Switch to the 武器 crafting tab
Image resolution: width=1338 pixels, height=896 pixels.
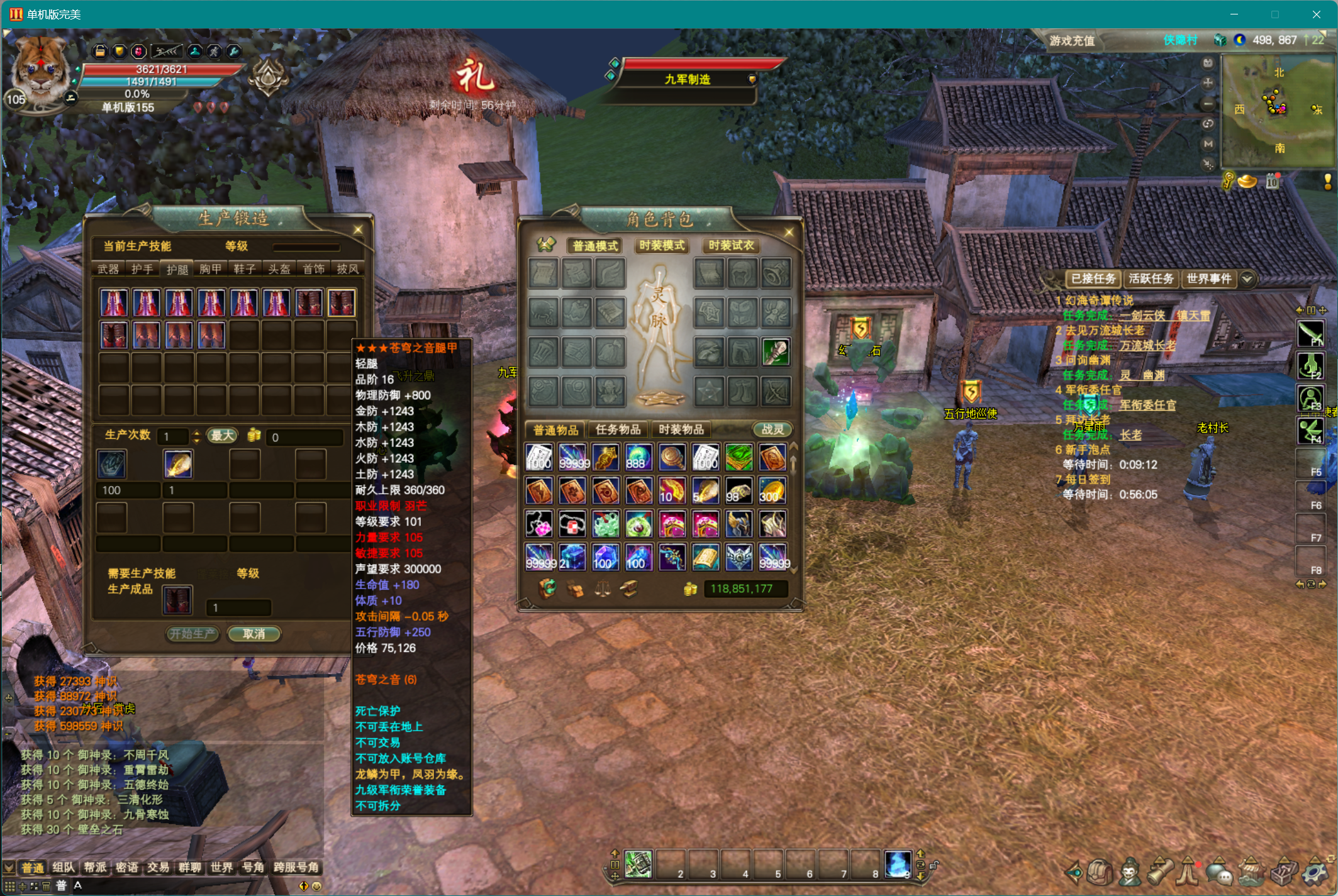coord(108,269)
